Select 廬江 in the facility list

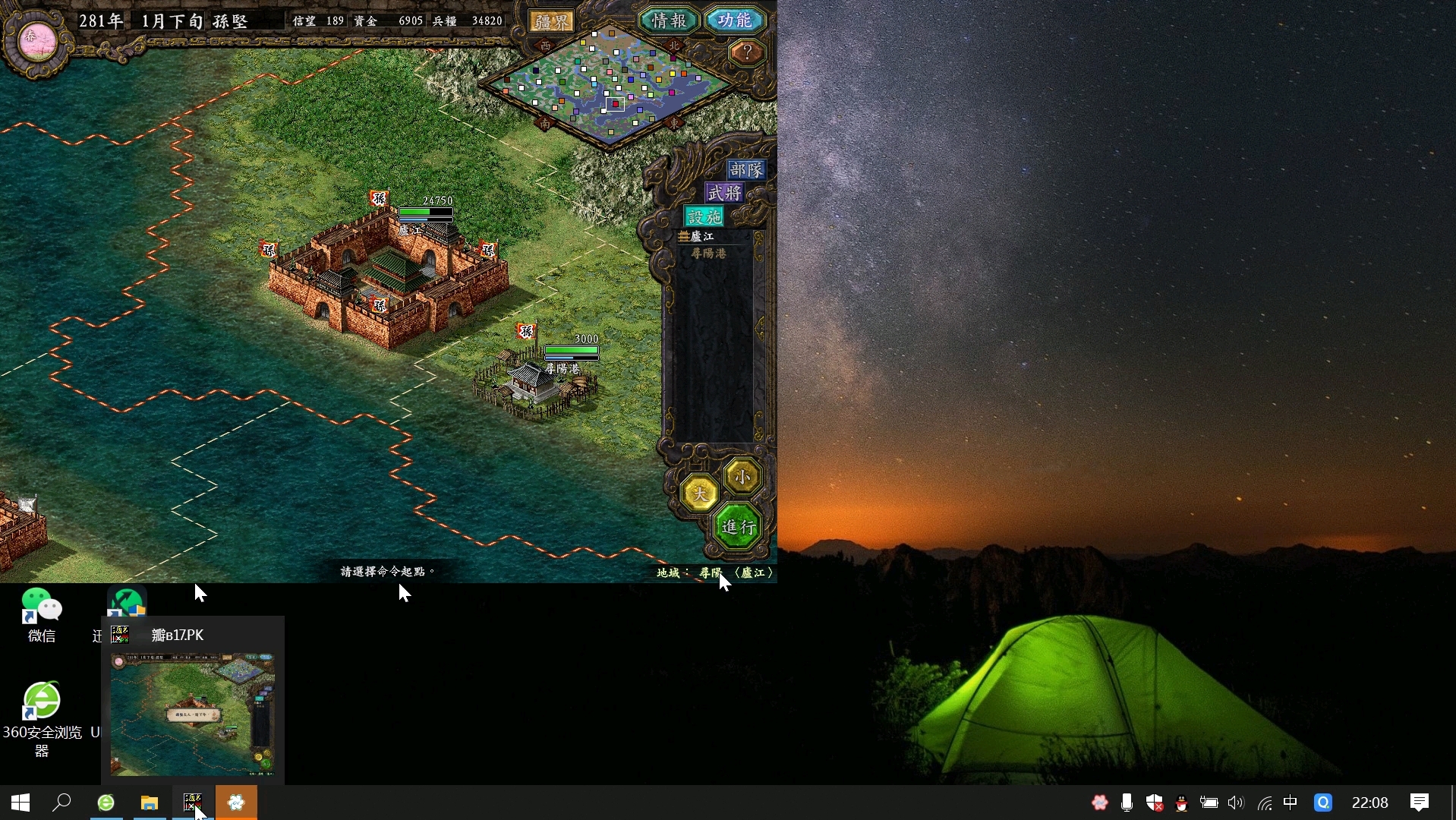[702, 237]
